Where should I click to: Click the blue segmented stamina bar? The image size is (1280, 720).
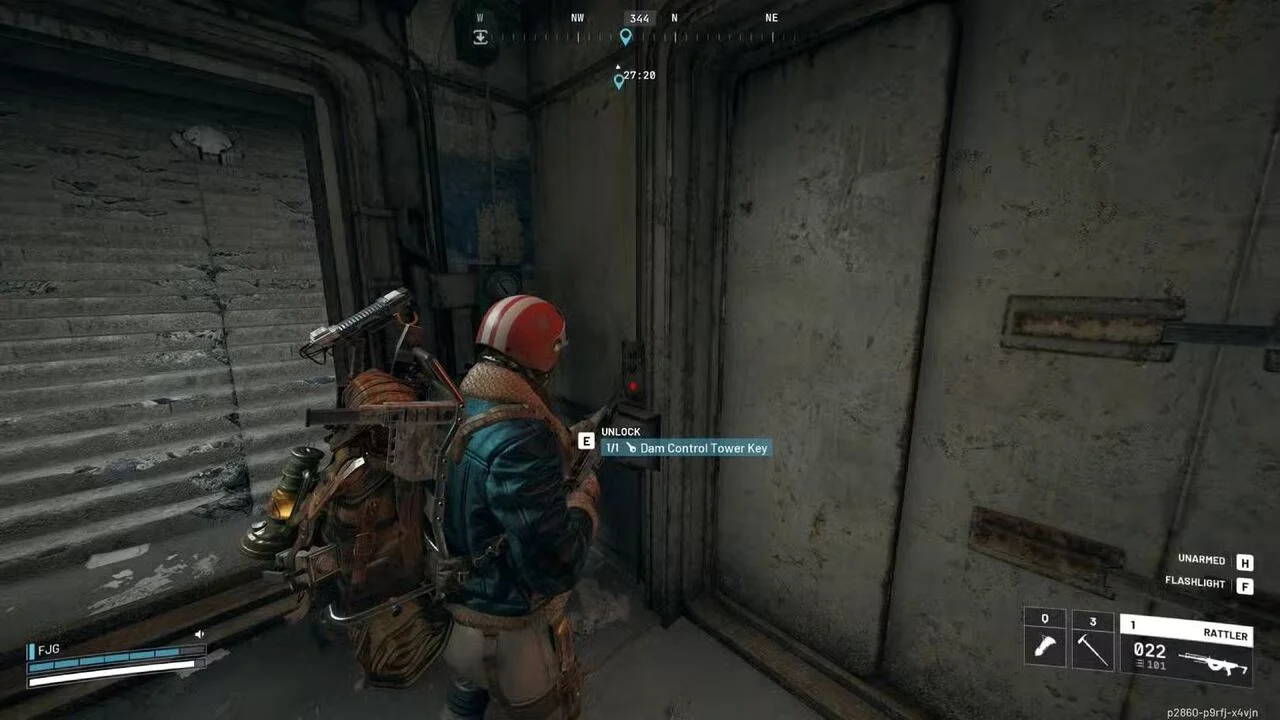110,663
